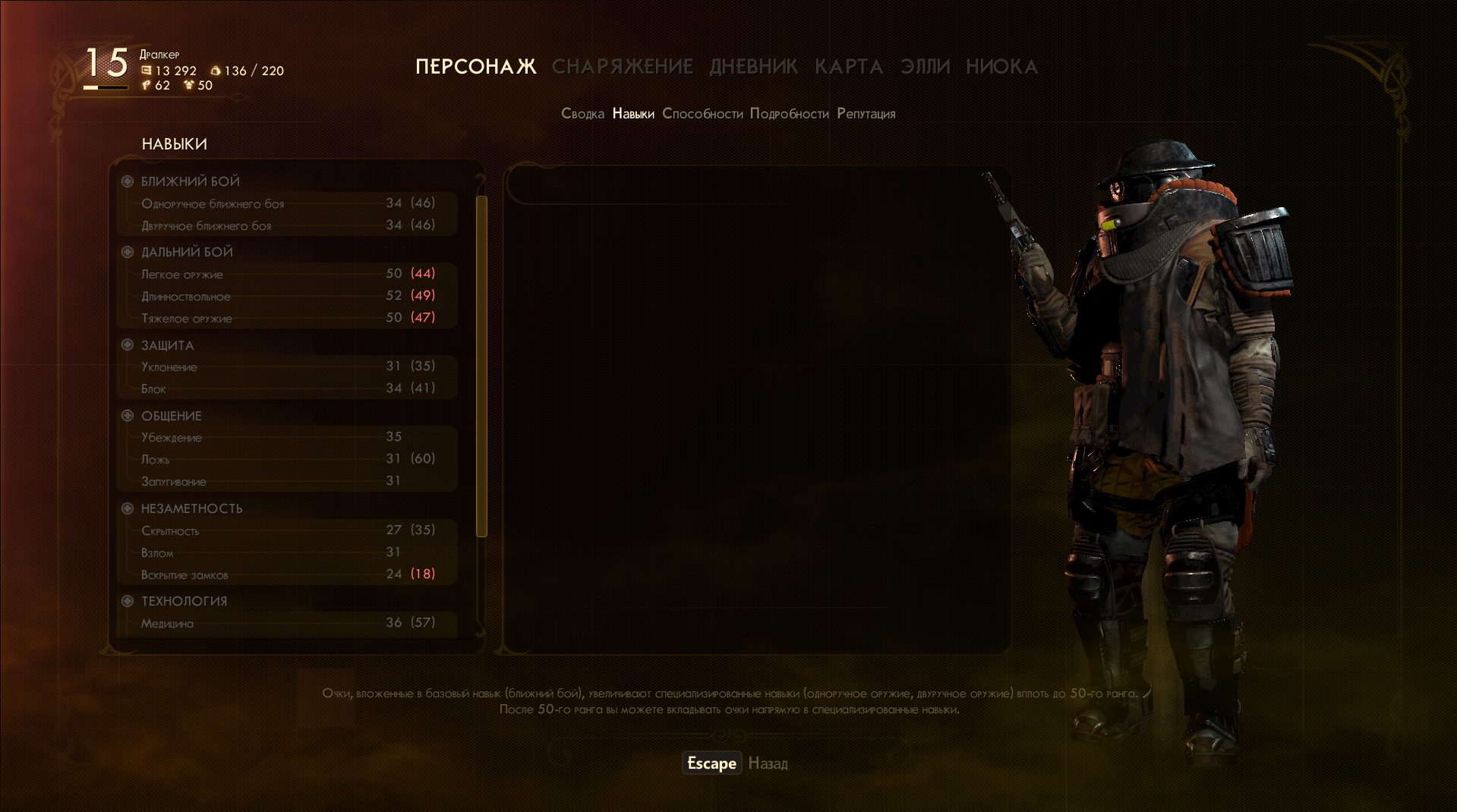This screenshot has height=812, width=1457.
Task: Open the КАРТА tab
Action: click(x=849, y=67)
